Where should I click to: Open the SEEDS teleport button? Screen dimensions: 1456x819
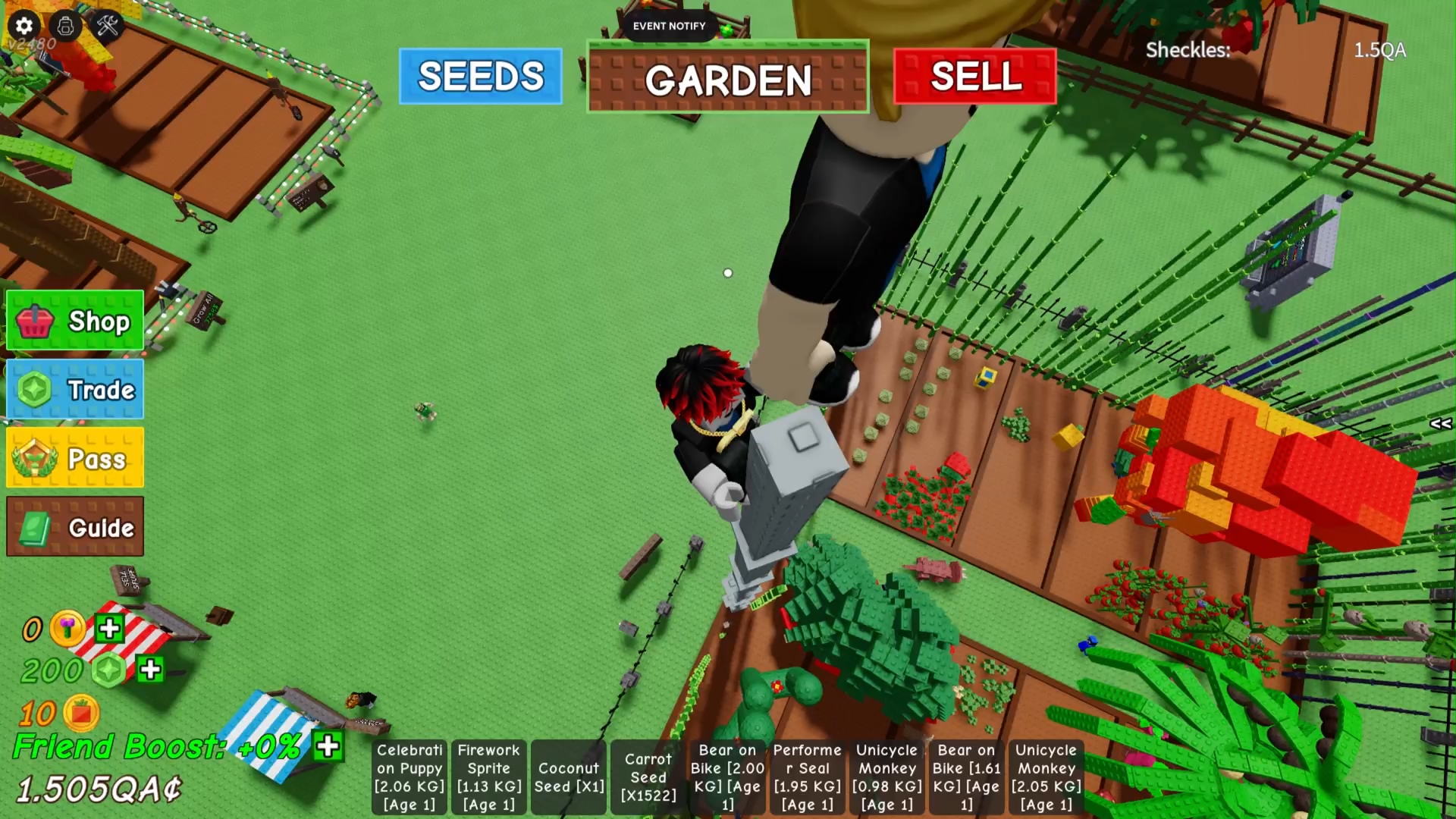480,77
